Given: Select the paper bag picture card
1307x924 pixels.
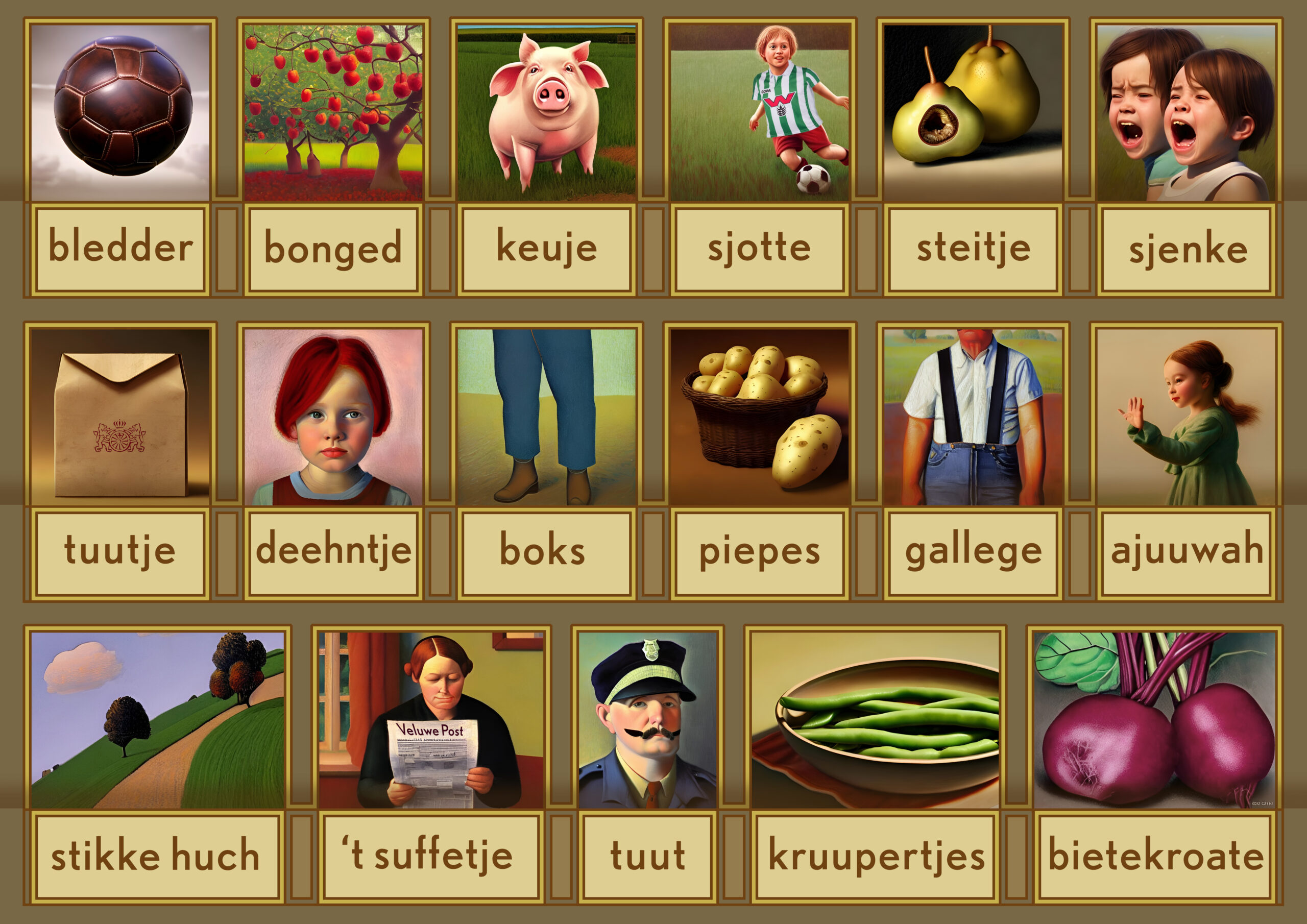Looking at the screenshot, I should point(120,417).
